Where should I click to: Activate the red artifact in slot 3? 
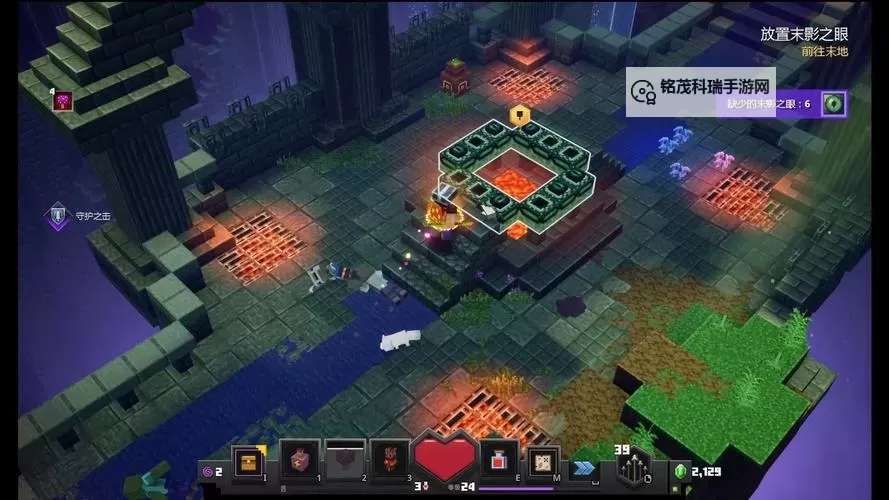coord(390,460)
